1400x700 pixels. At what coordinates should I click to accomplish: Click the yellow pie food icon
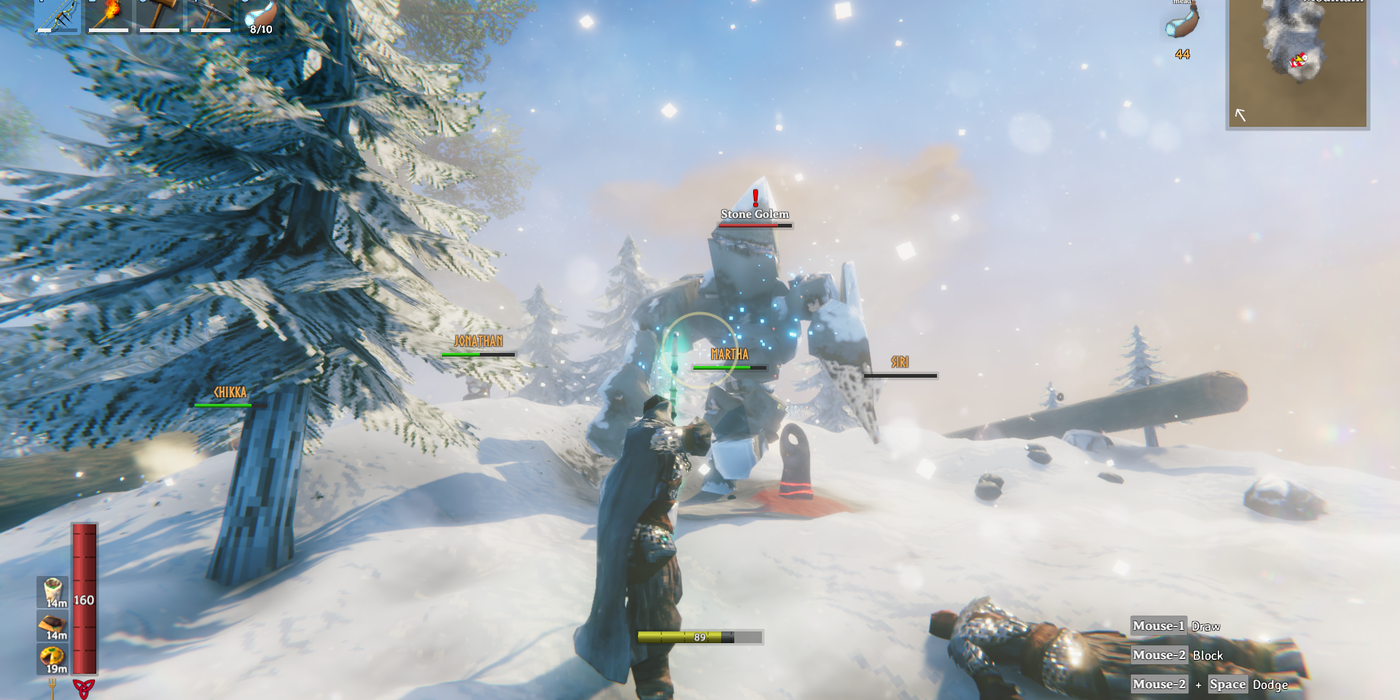[x=52, y=659]
